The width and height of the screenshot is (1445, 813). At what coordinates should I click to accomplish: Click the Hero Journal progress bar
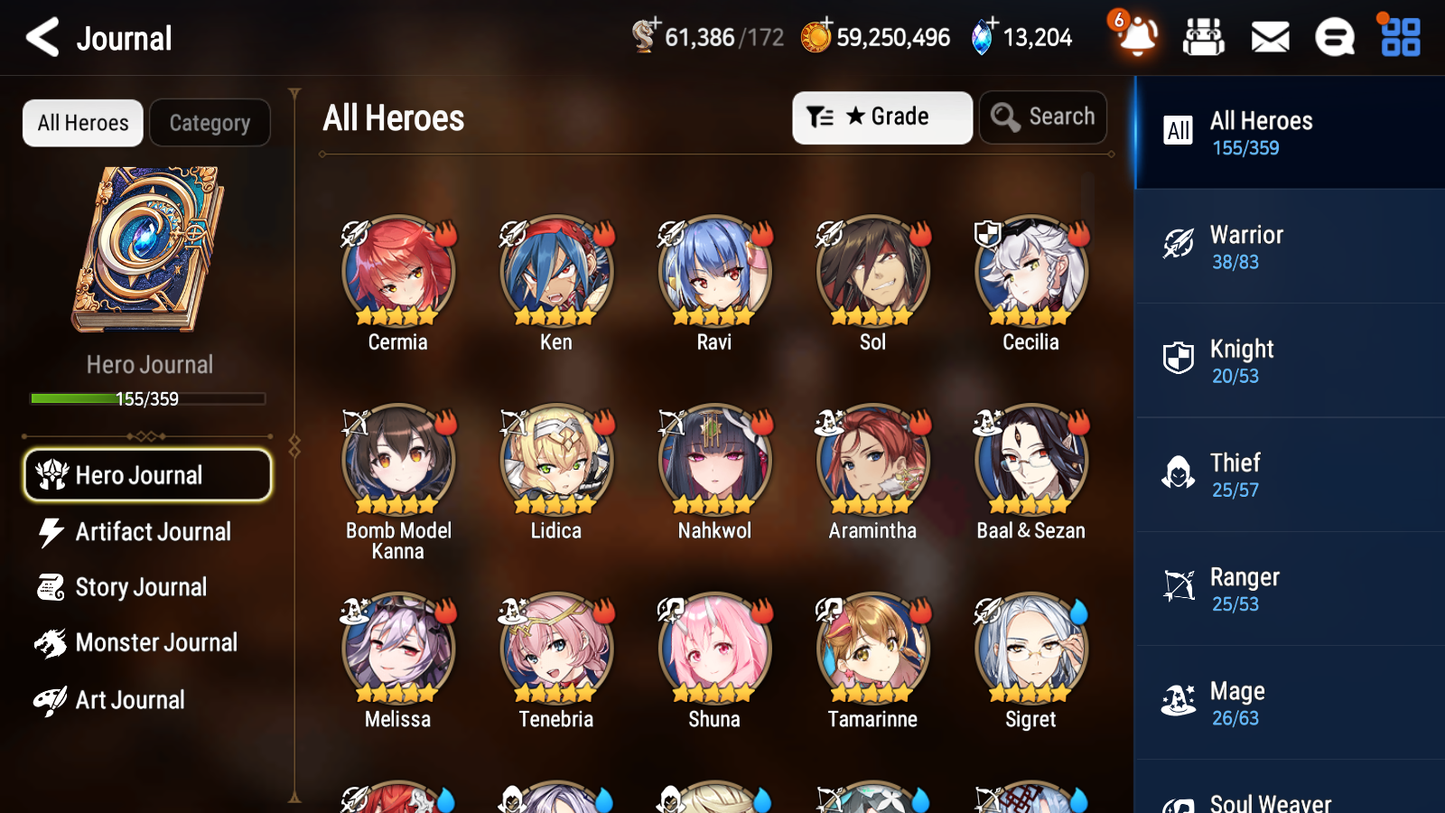pyautogui.click(x=148, y=398)
